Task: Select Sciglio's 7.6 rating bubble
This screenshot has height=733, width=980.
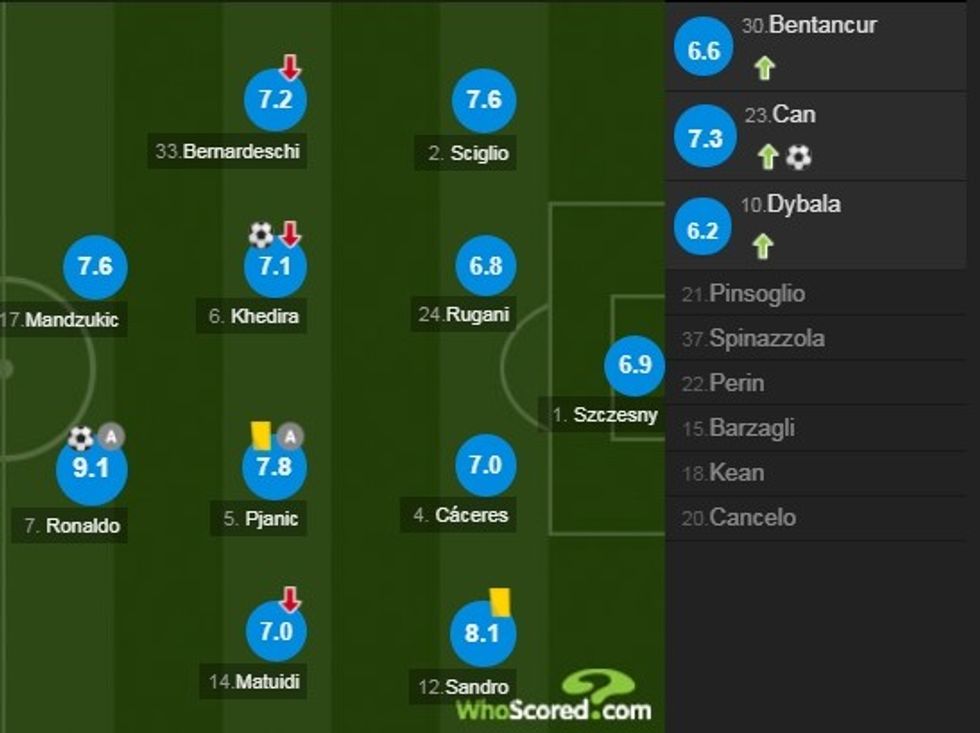Action: (x=484, y=101)
